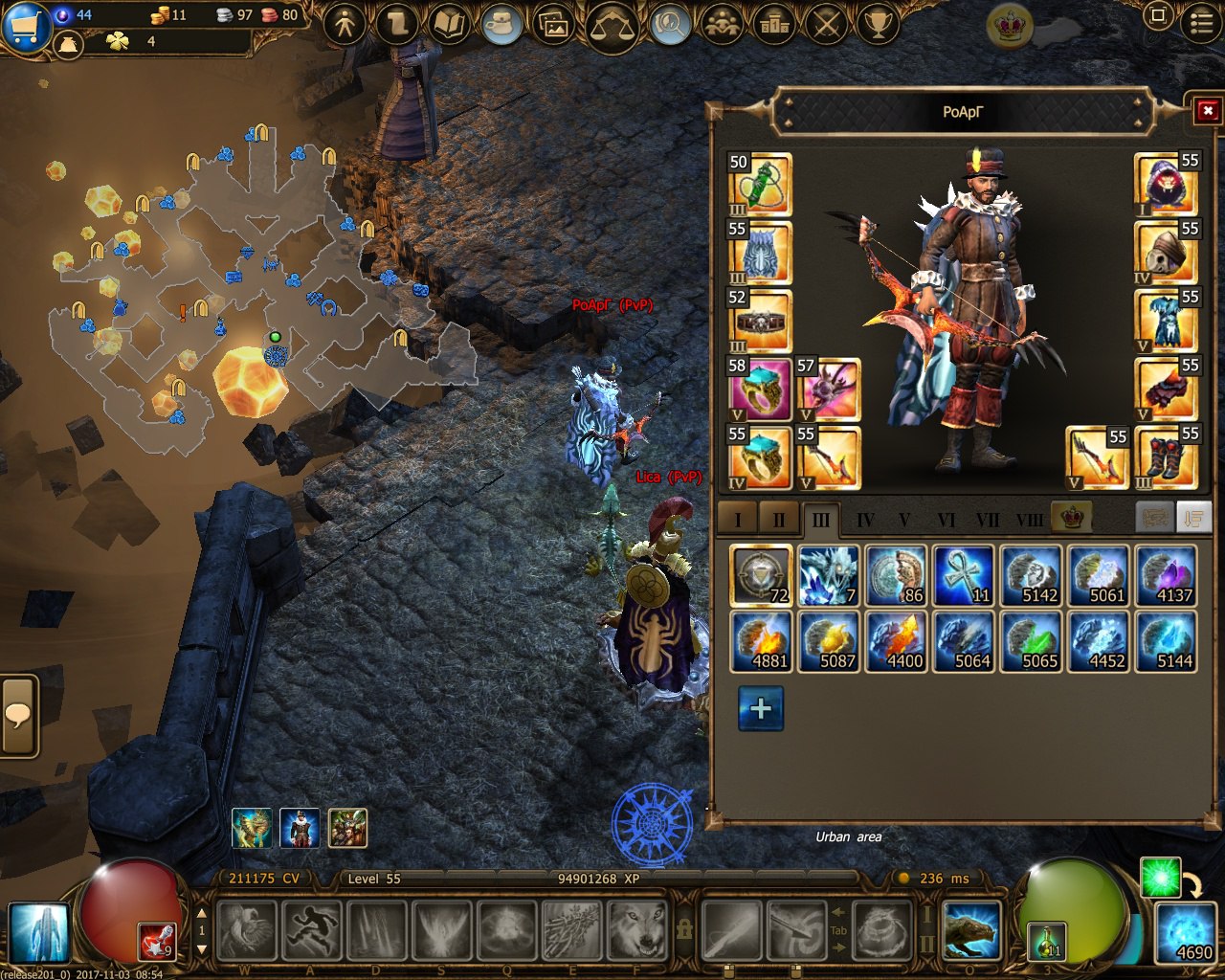Viewport: 1225px width, 980px height.
Task: Open the character silhouette menu icon
Action: 345,24
